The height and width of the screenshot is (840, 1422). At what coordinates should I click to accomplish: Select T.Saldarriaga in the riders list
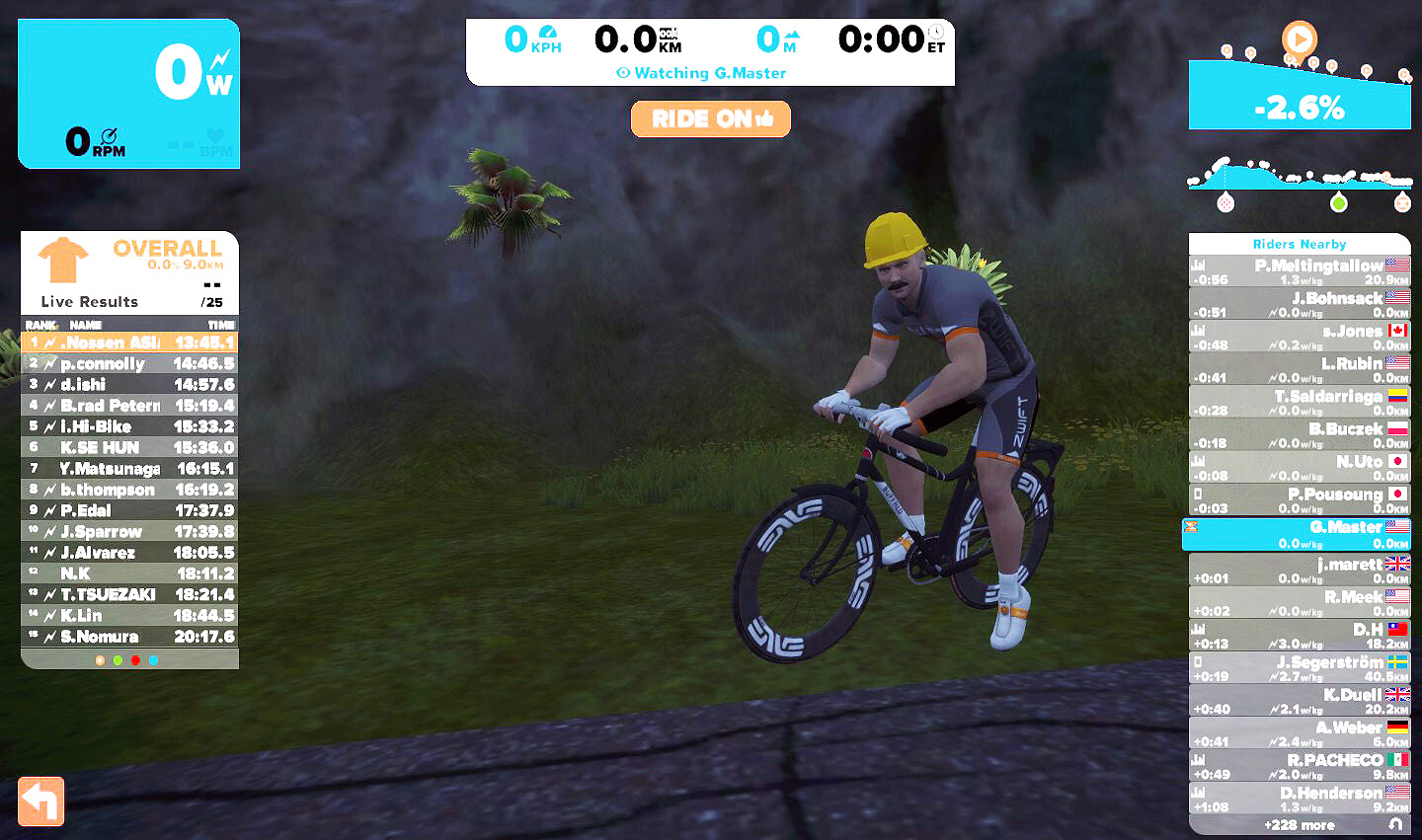point(1300,402)
